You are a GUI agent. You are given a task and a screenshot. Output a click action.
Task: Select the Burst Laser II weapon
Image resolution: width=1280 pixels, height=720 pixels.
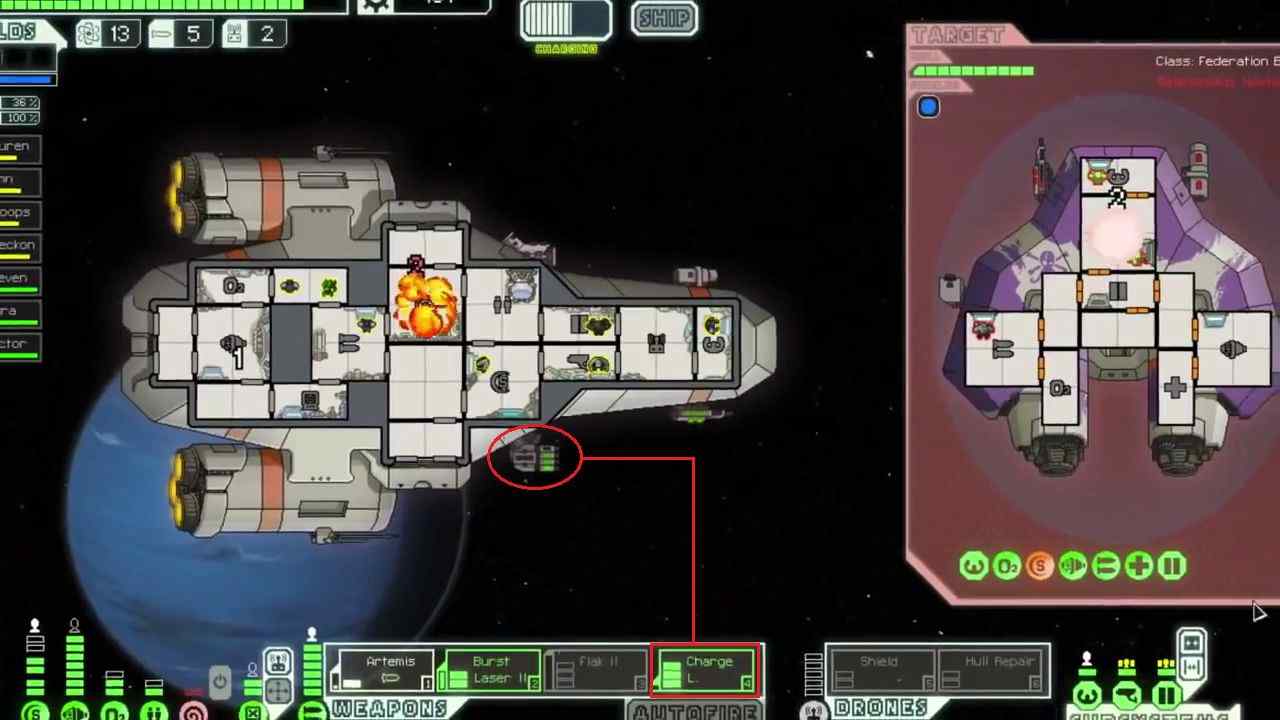point(492,671)
